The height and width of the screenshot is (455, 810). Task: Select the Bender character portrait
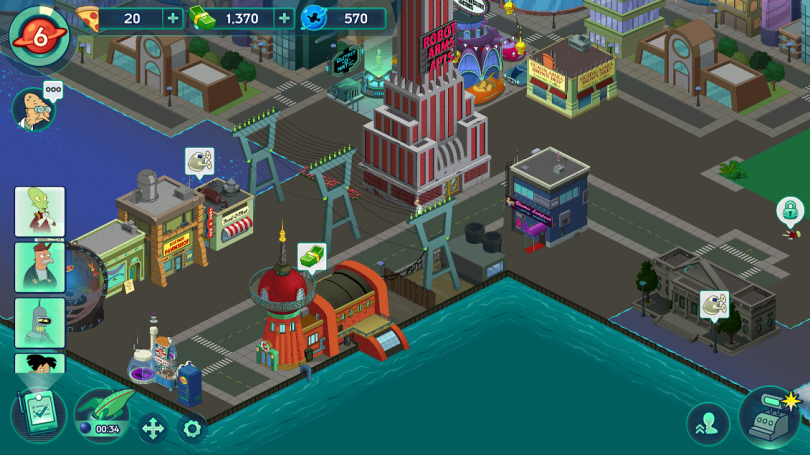click(x=40, y=322)
